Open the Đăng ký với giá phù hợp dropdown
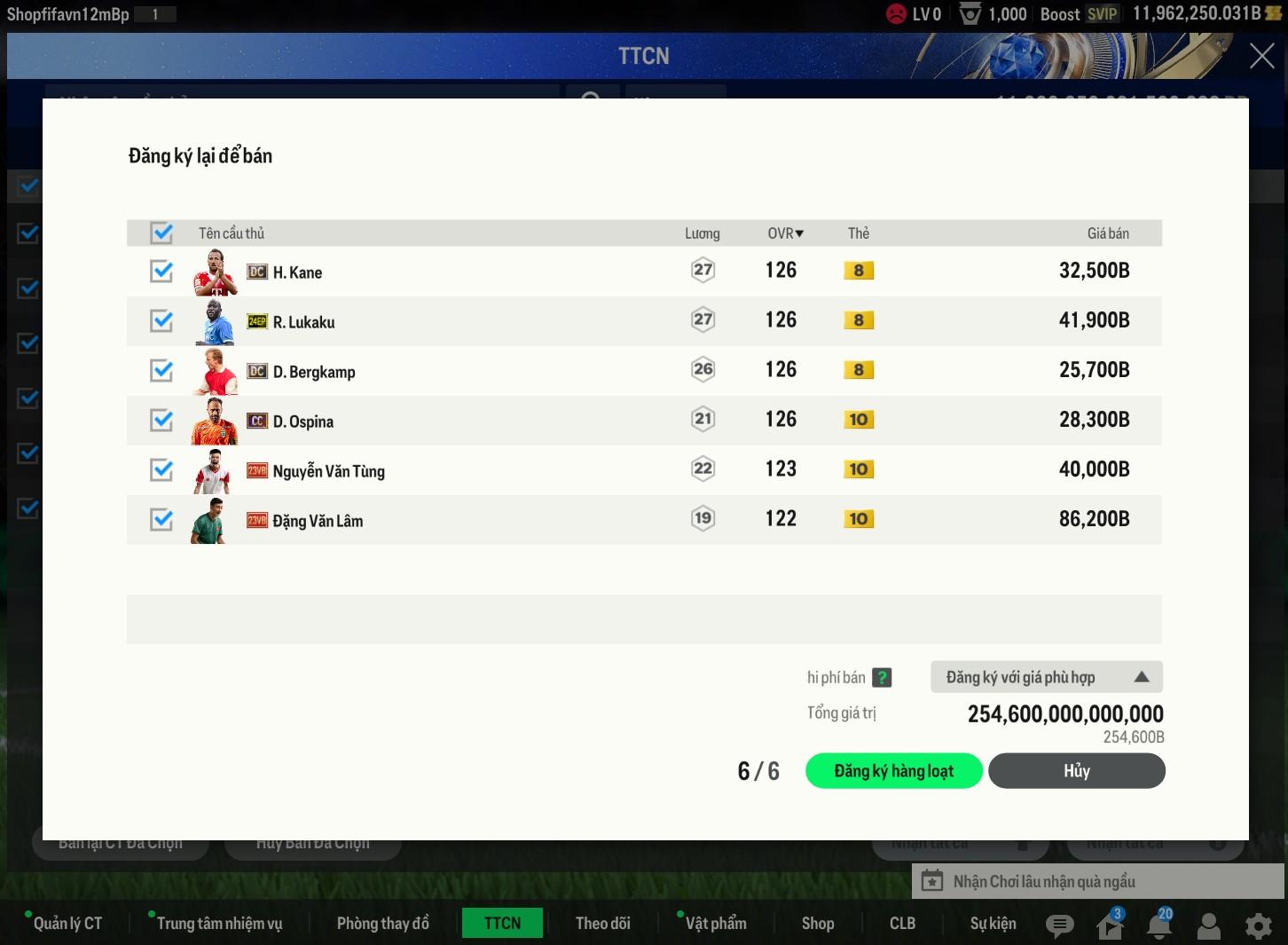Screen dimensions: 1288x945 pyautogui.click(x=1046, y=677)
